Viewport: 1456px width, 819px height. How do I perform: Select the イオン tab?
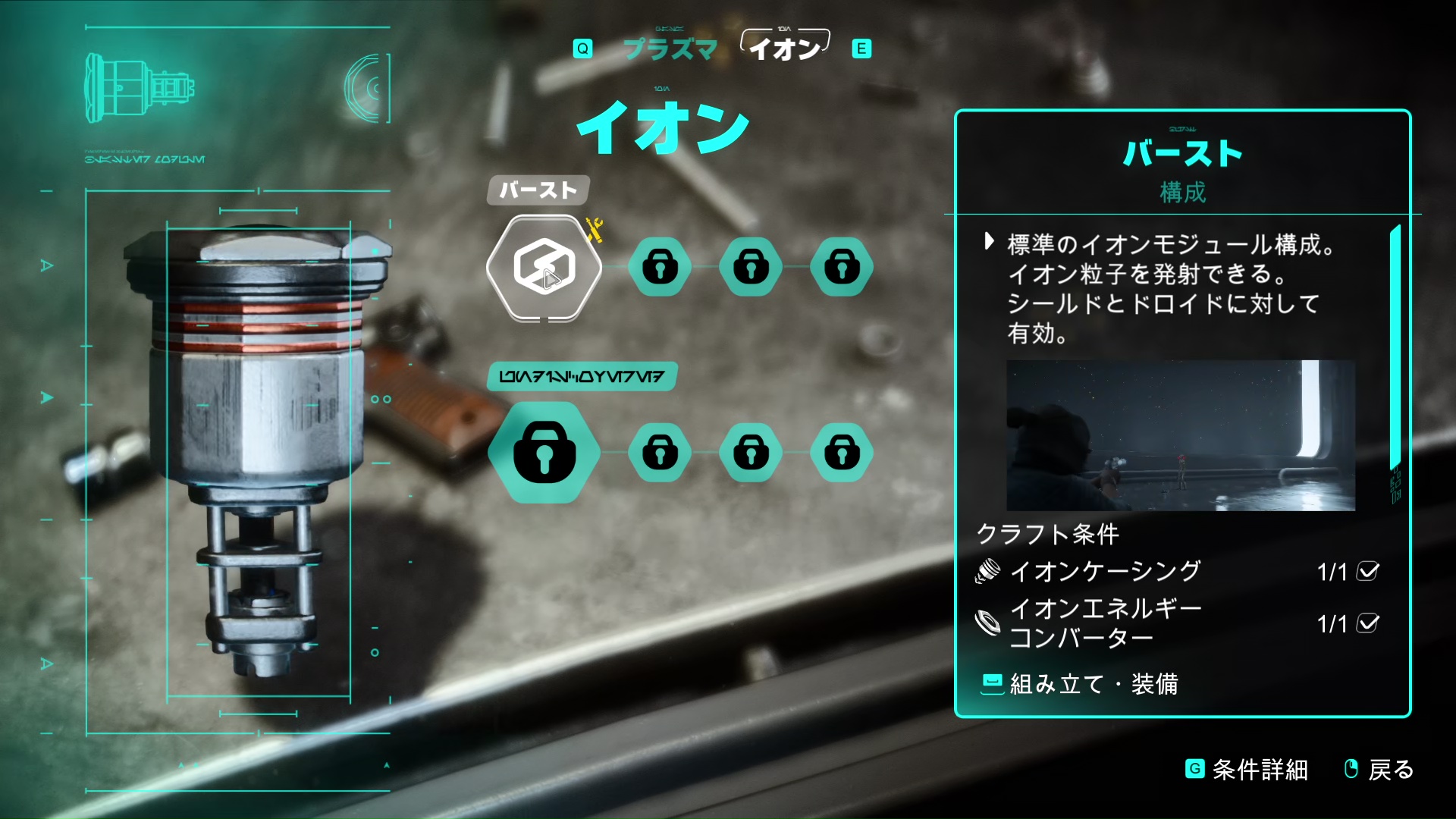pos(785,49)
